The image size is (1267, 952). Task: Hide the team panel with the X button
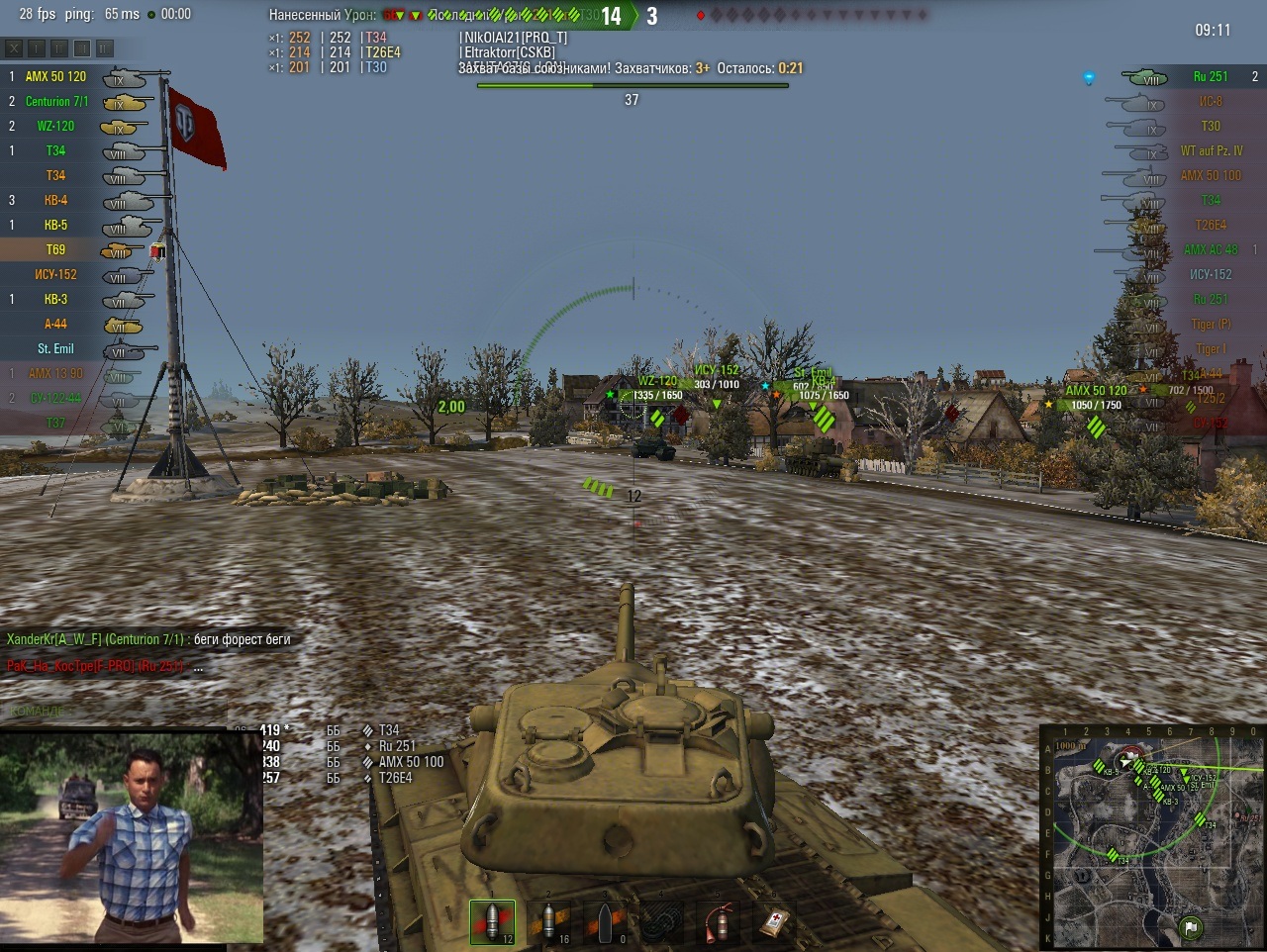(x=14, y=48)
